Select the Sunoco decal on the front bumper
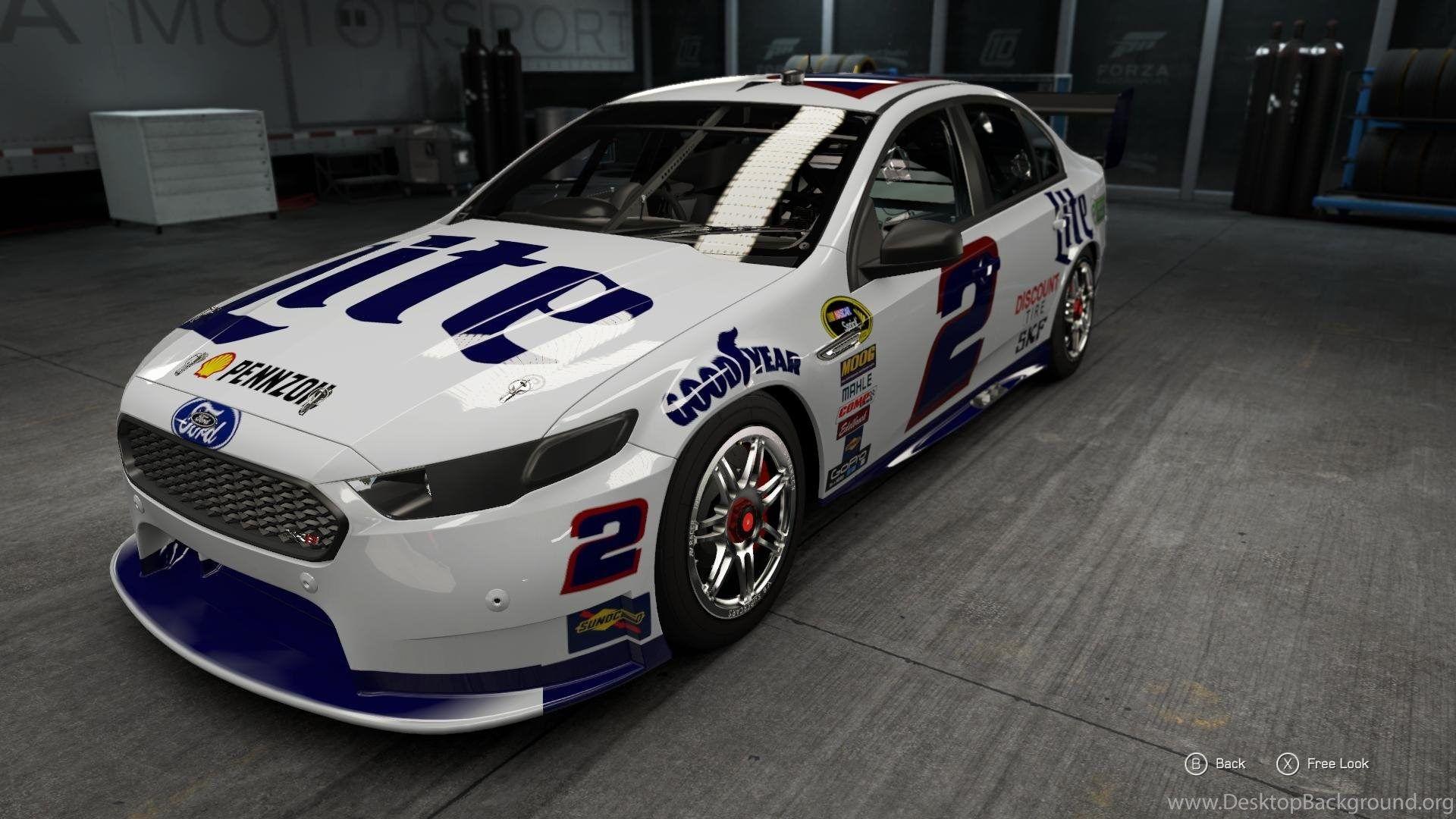1456x819 pixels. click(607, 620)
